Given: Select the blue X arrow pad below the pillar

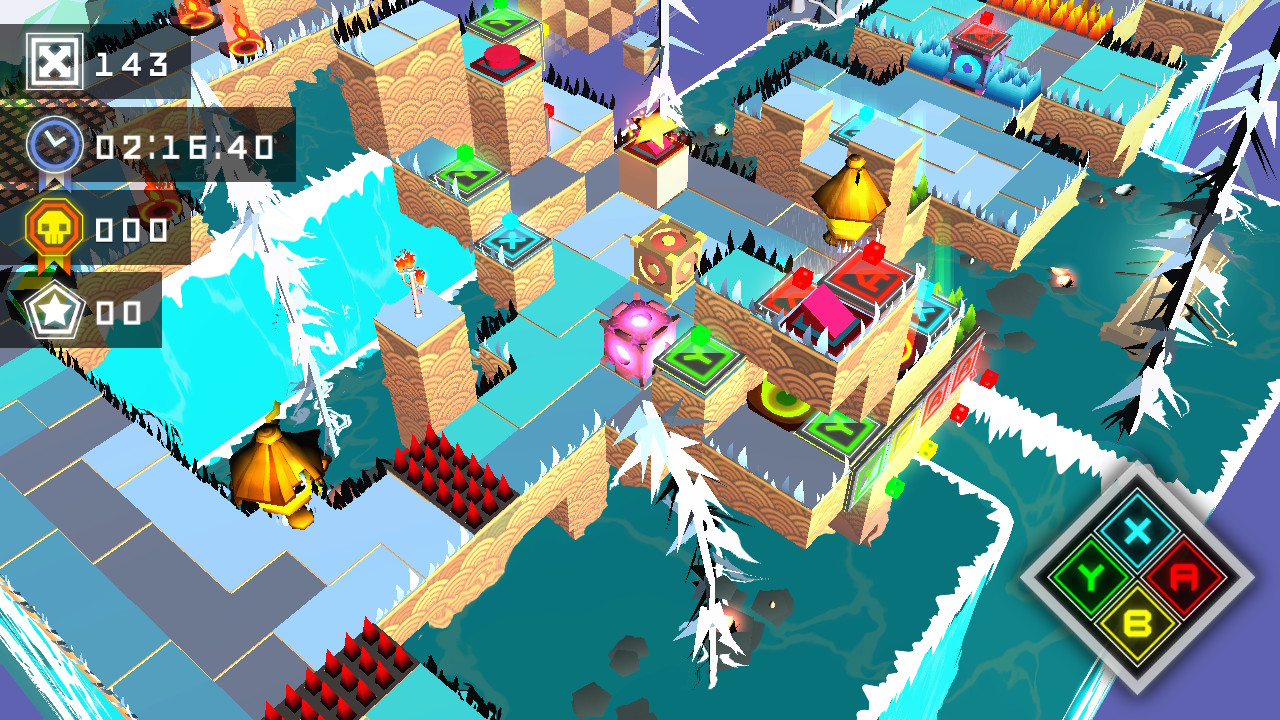Looking at the screenshot, I should 514,243.
